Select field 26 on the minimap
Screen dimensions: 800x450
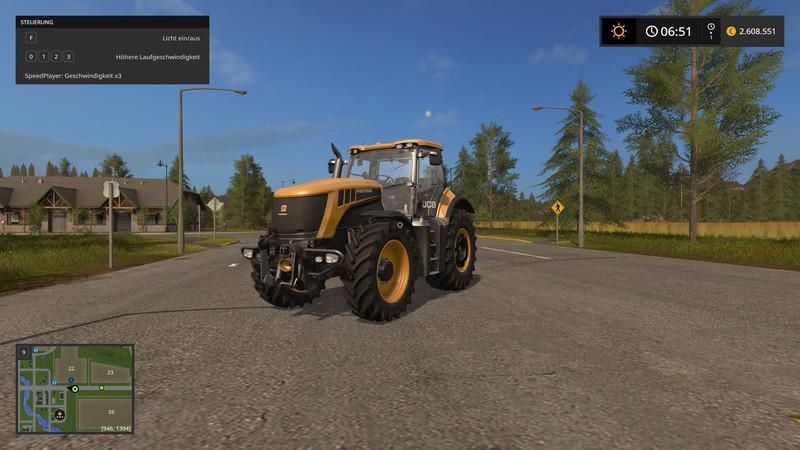pyautogui.click(x=110, y=412)
